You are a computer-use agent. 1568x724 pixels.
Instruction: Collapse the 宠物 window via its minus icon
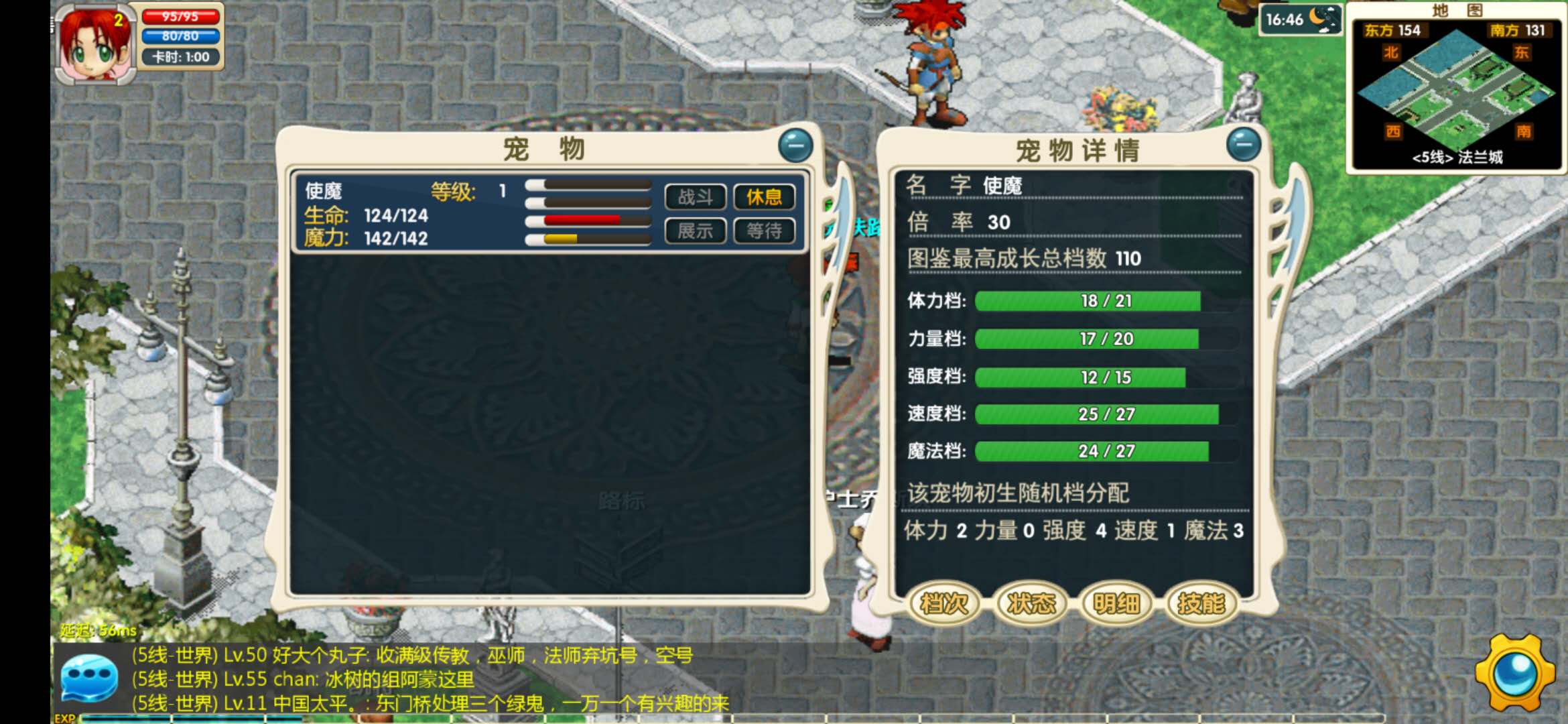(796, 144)
